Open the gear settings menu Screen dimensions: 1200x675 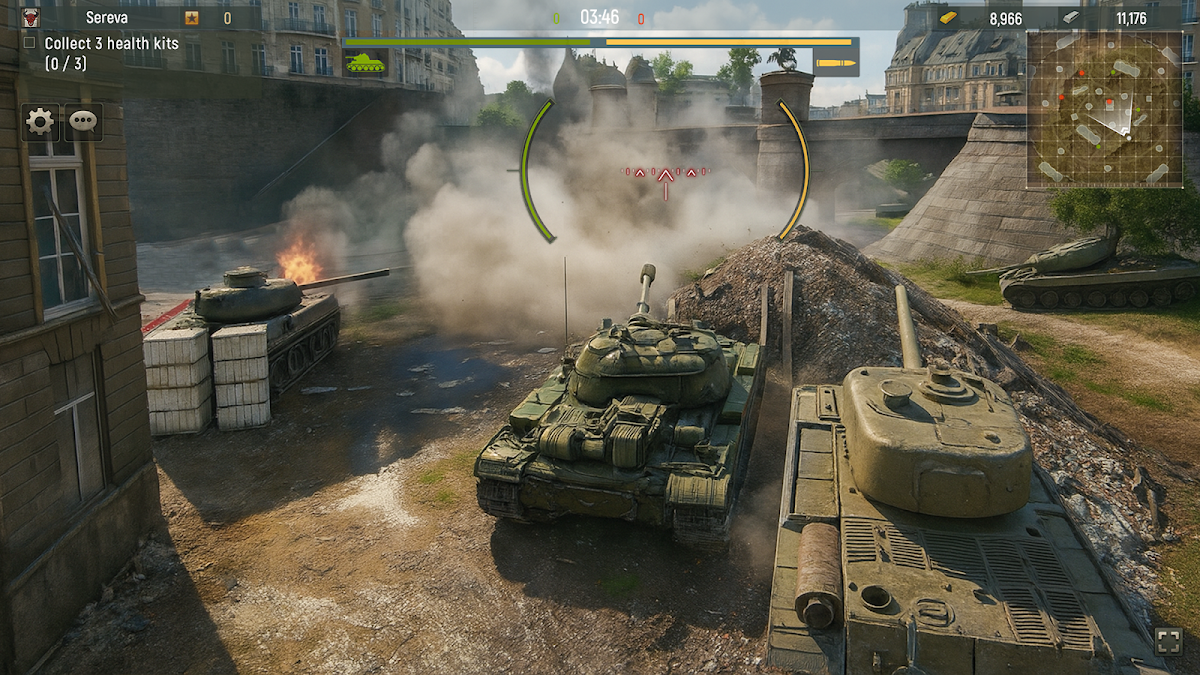pos(40,122)
